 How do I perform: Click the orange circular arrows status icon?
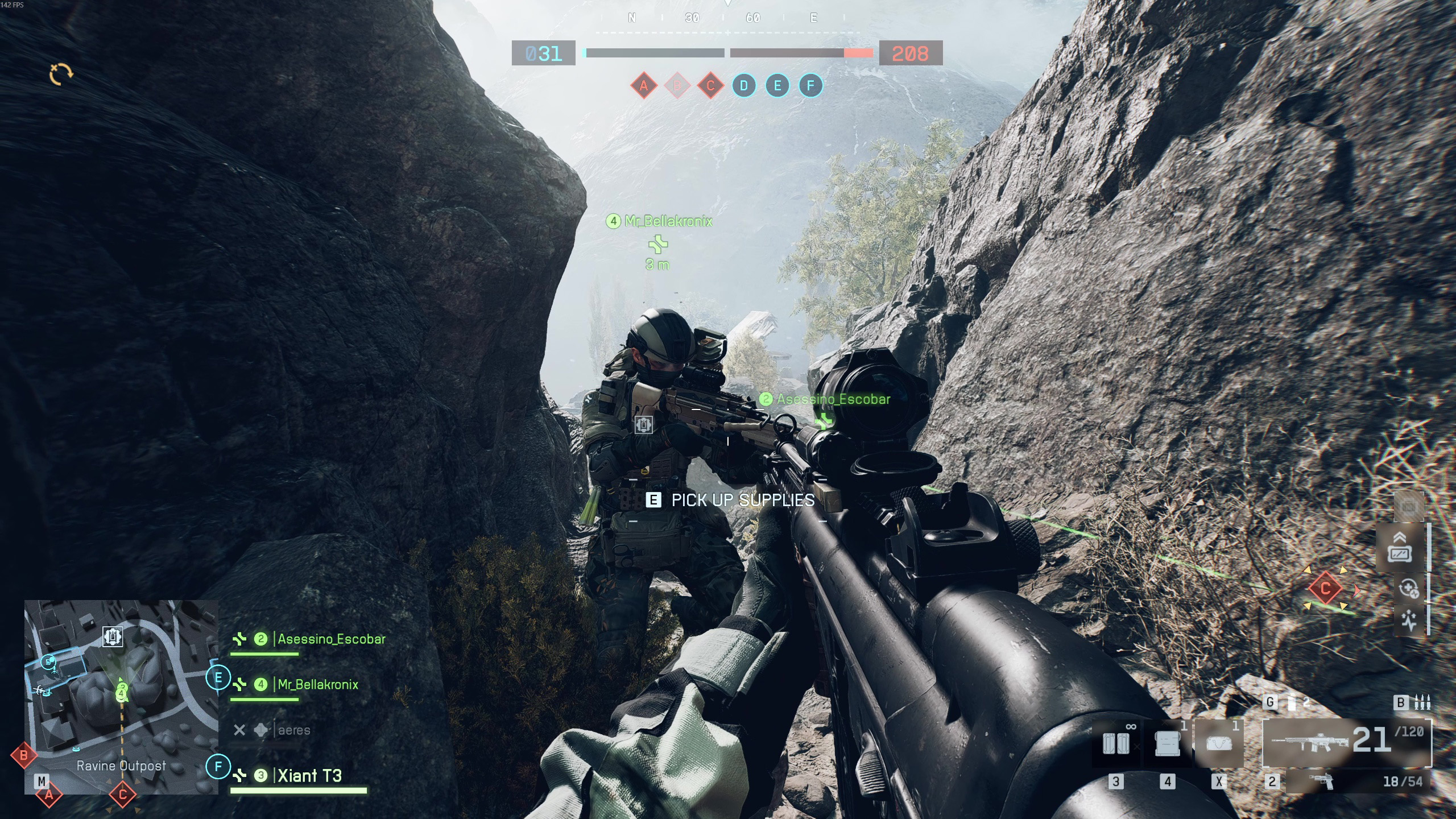pos(61,74)
